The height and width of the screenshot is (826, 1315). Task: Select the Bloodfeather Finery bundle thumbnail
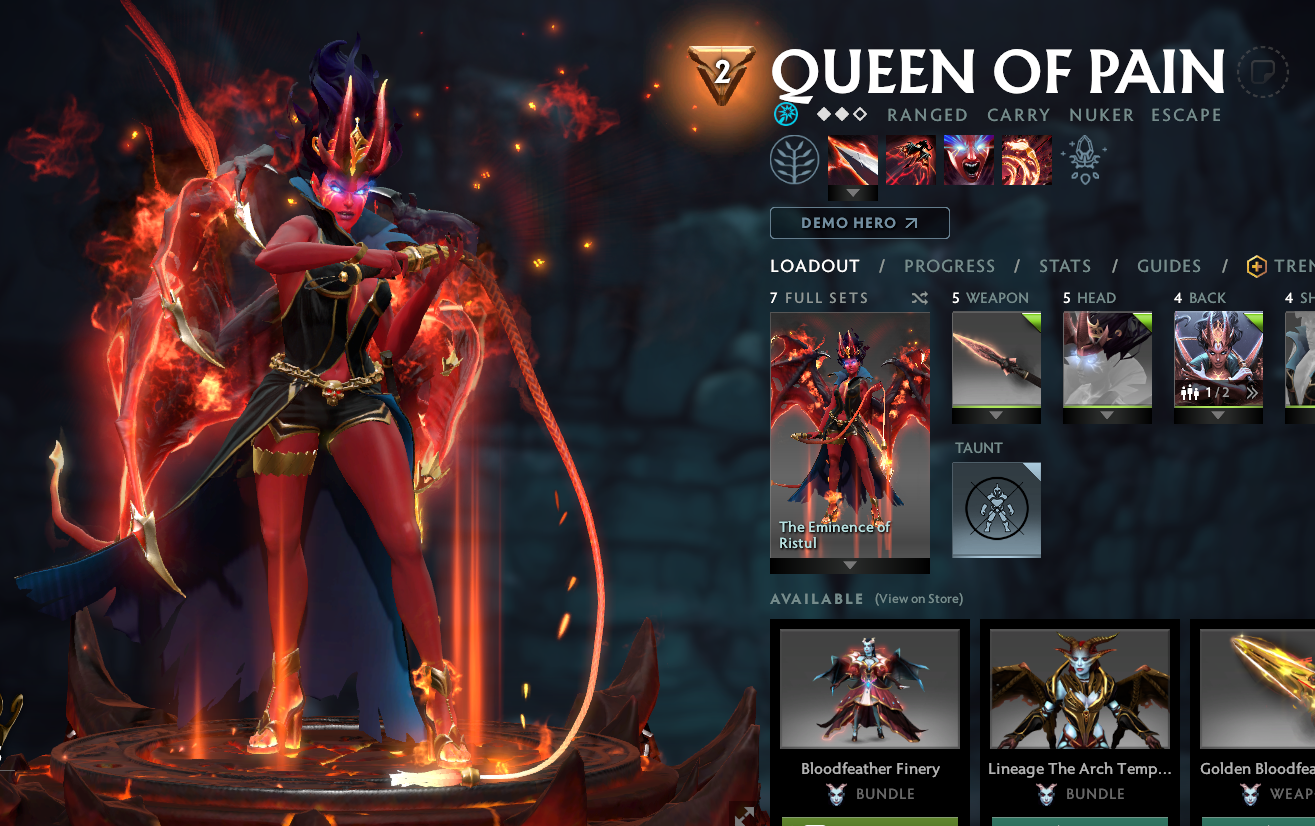point(869,690)
